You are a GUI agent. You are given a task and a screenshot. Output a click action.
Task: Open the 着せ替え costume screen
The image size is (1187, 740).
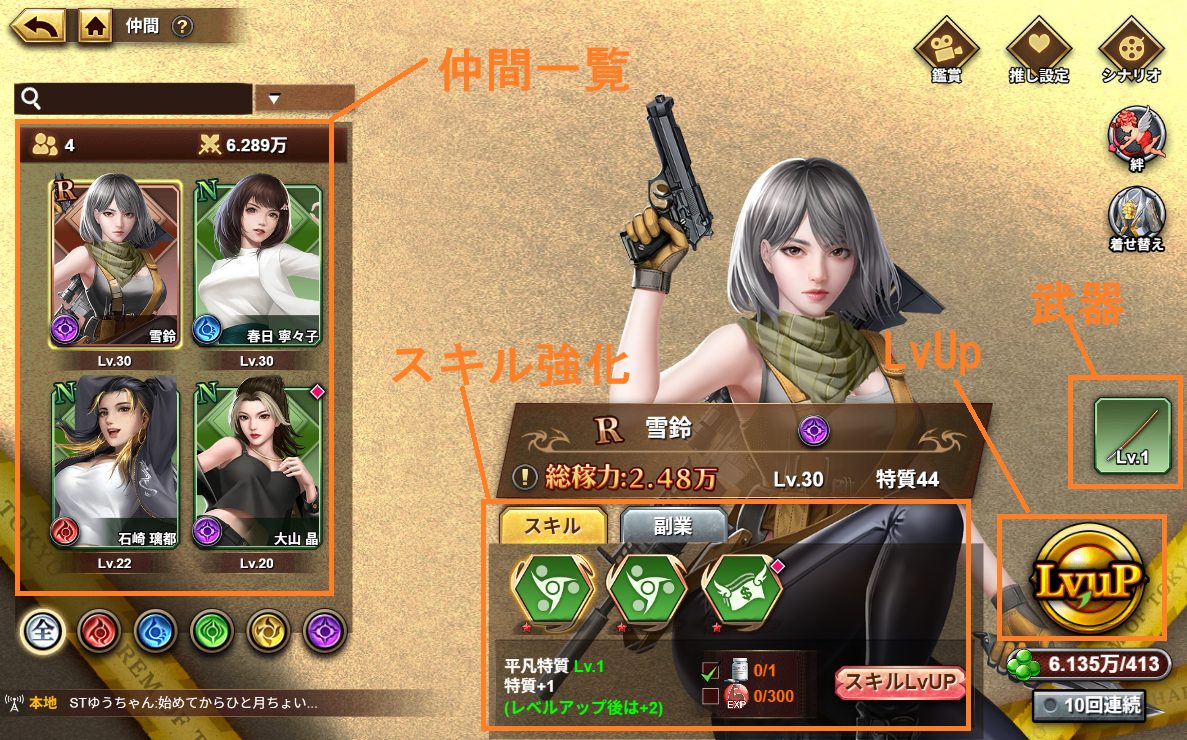(1136, 219)
